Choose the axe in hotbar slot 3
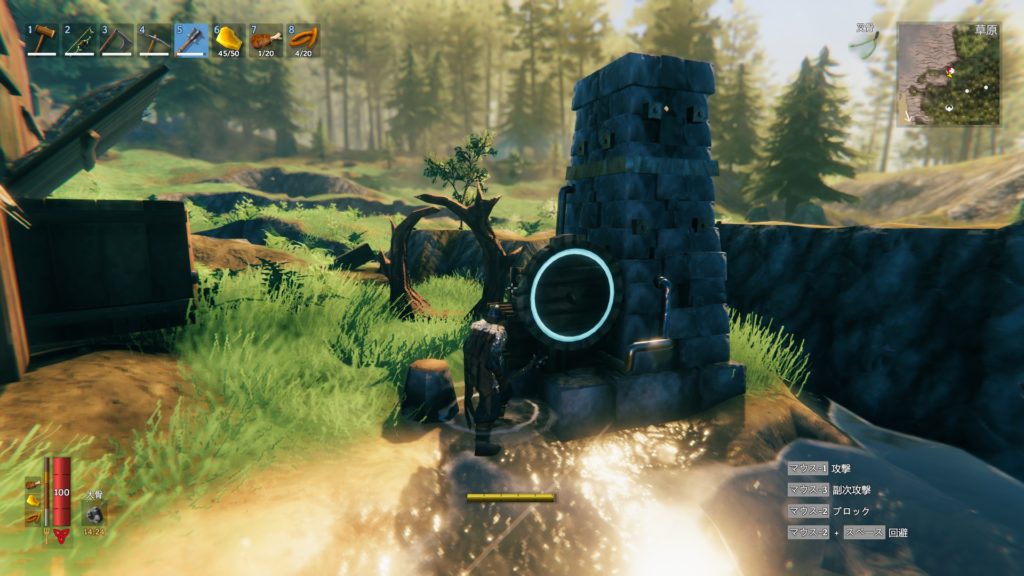 click(x=117, y=41)
